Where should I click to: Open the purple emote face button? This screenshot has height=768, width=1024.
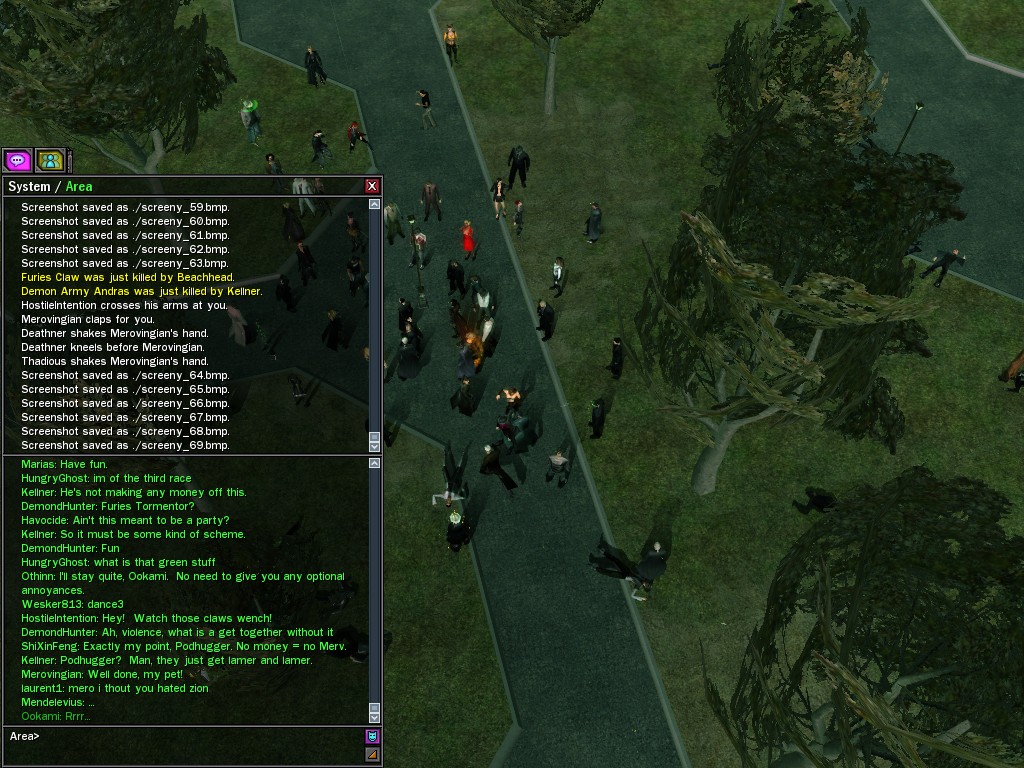(x=372, y=736)
